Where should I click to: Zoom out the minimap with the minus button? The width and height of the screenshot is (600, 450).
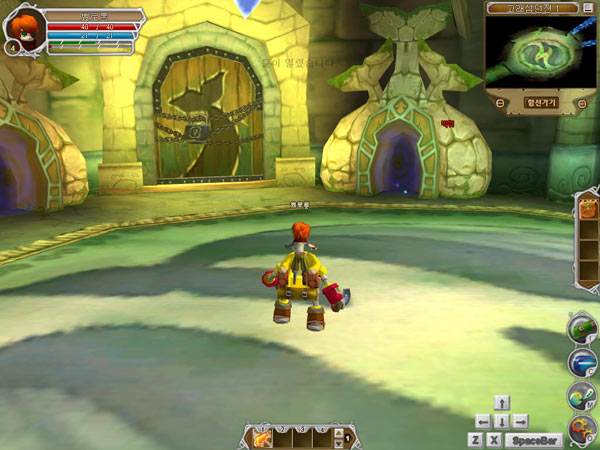tap(499, 103)
